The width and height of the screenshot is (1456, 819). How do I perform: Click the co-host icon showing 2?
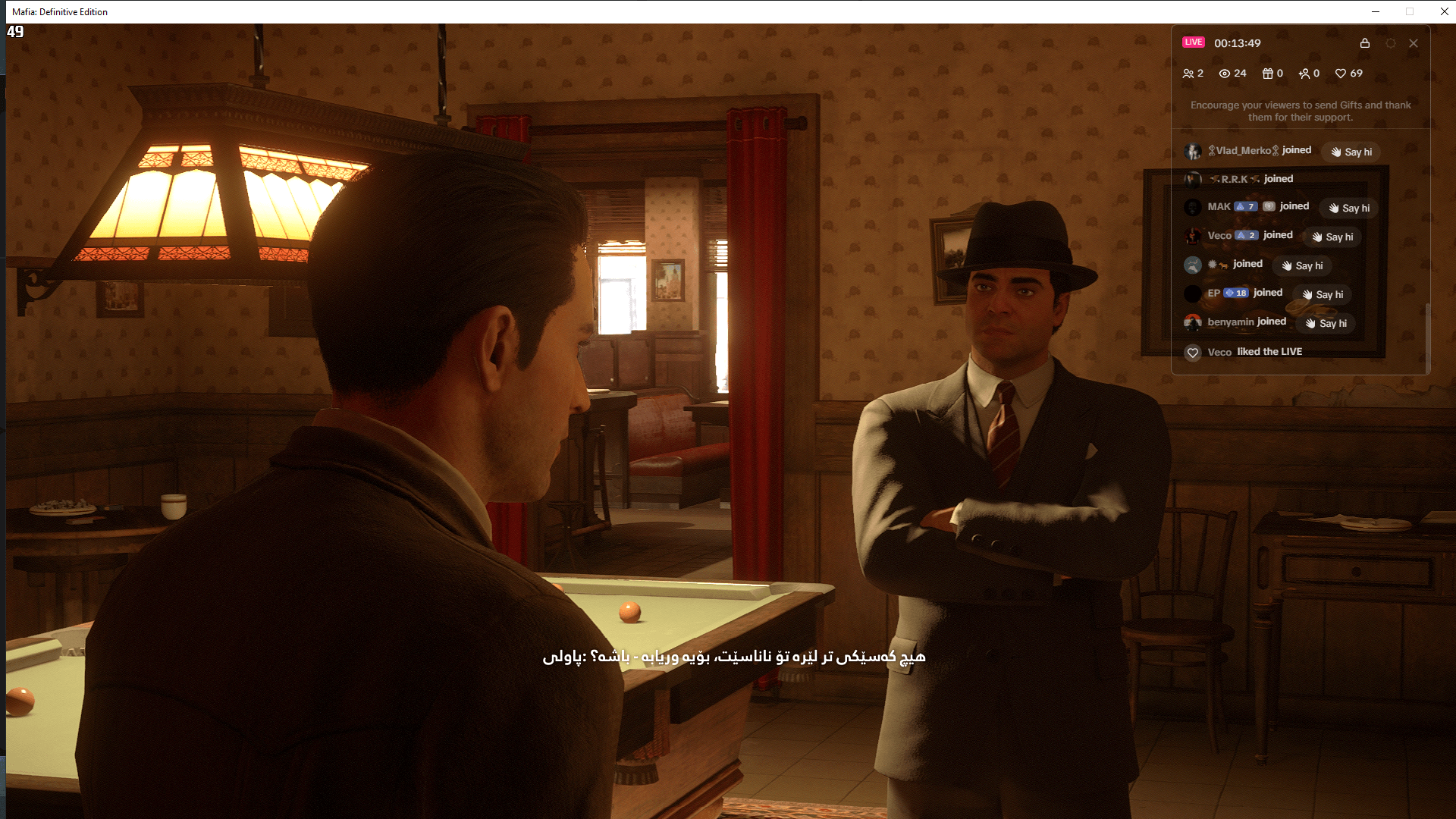[1188, 74]
